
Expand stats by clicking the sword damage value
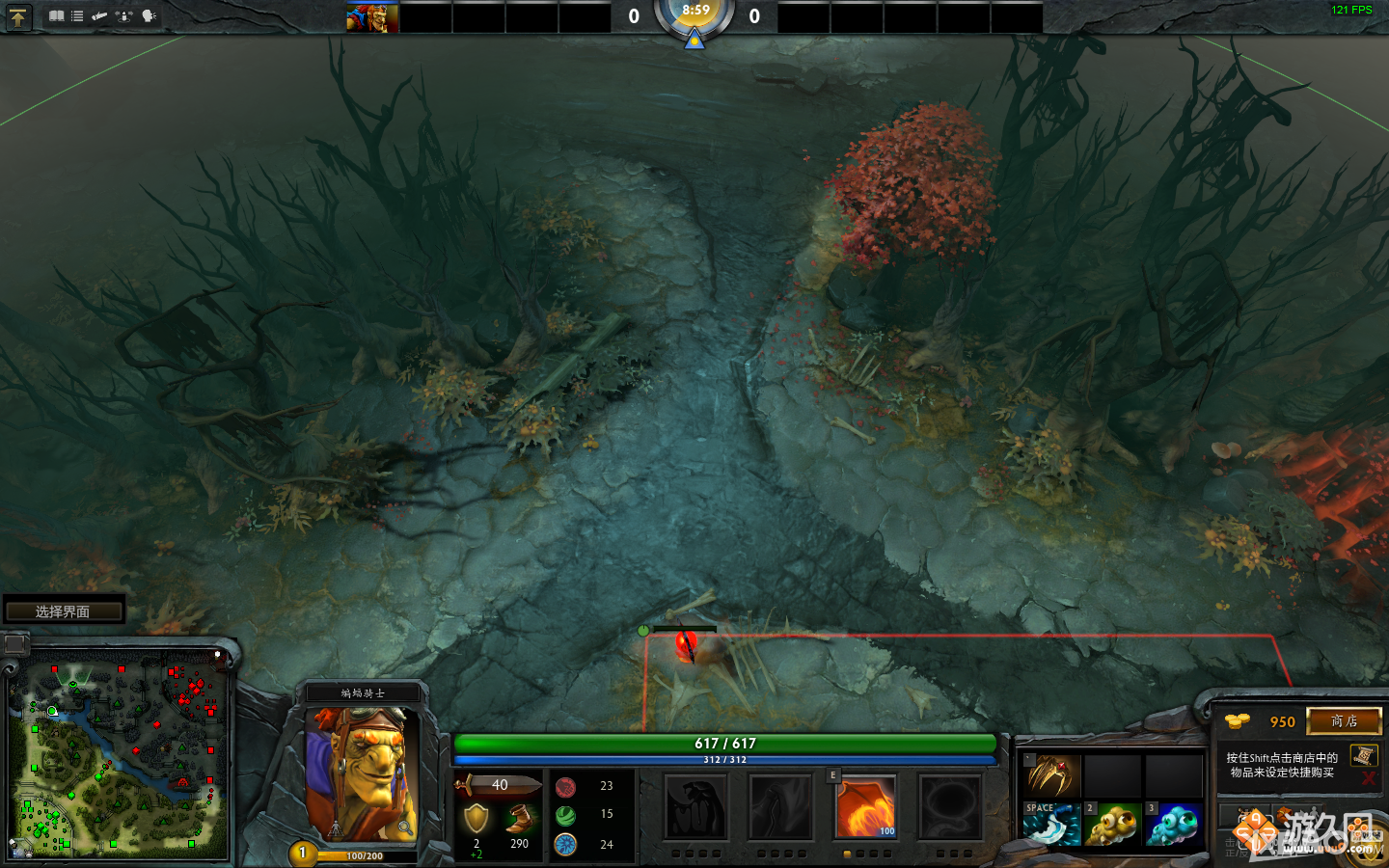(x=500, y=785)
